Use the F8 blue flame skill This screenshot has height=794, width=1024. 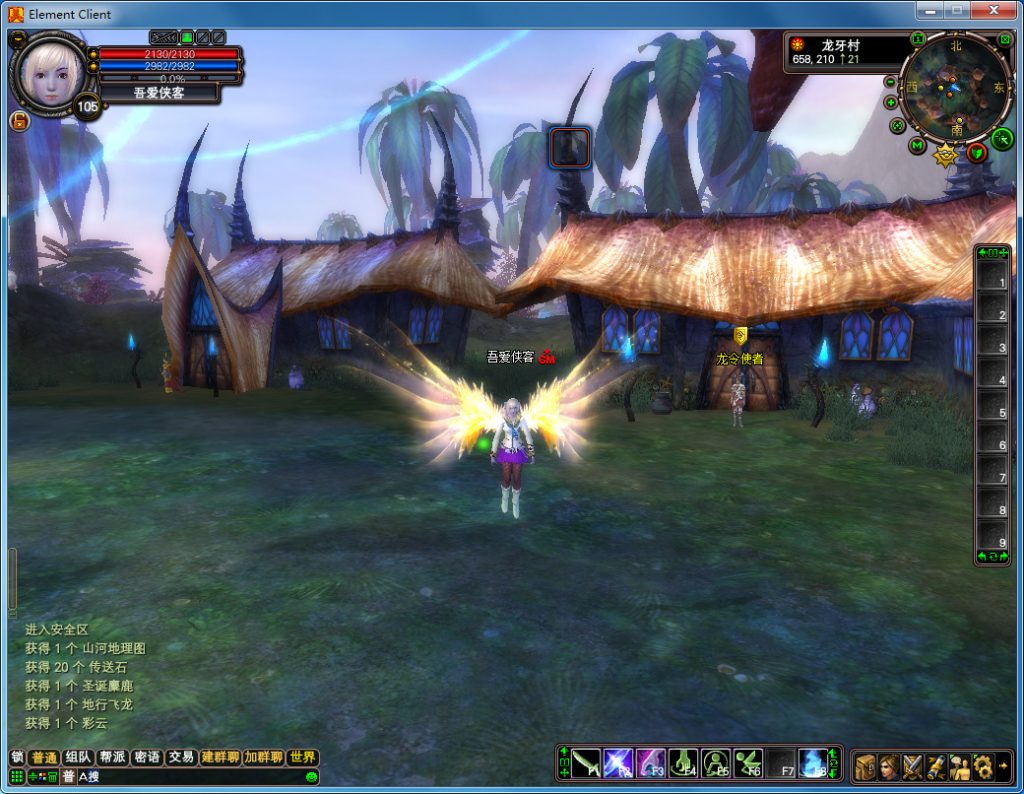(813, 764)
